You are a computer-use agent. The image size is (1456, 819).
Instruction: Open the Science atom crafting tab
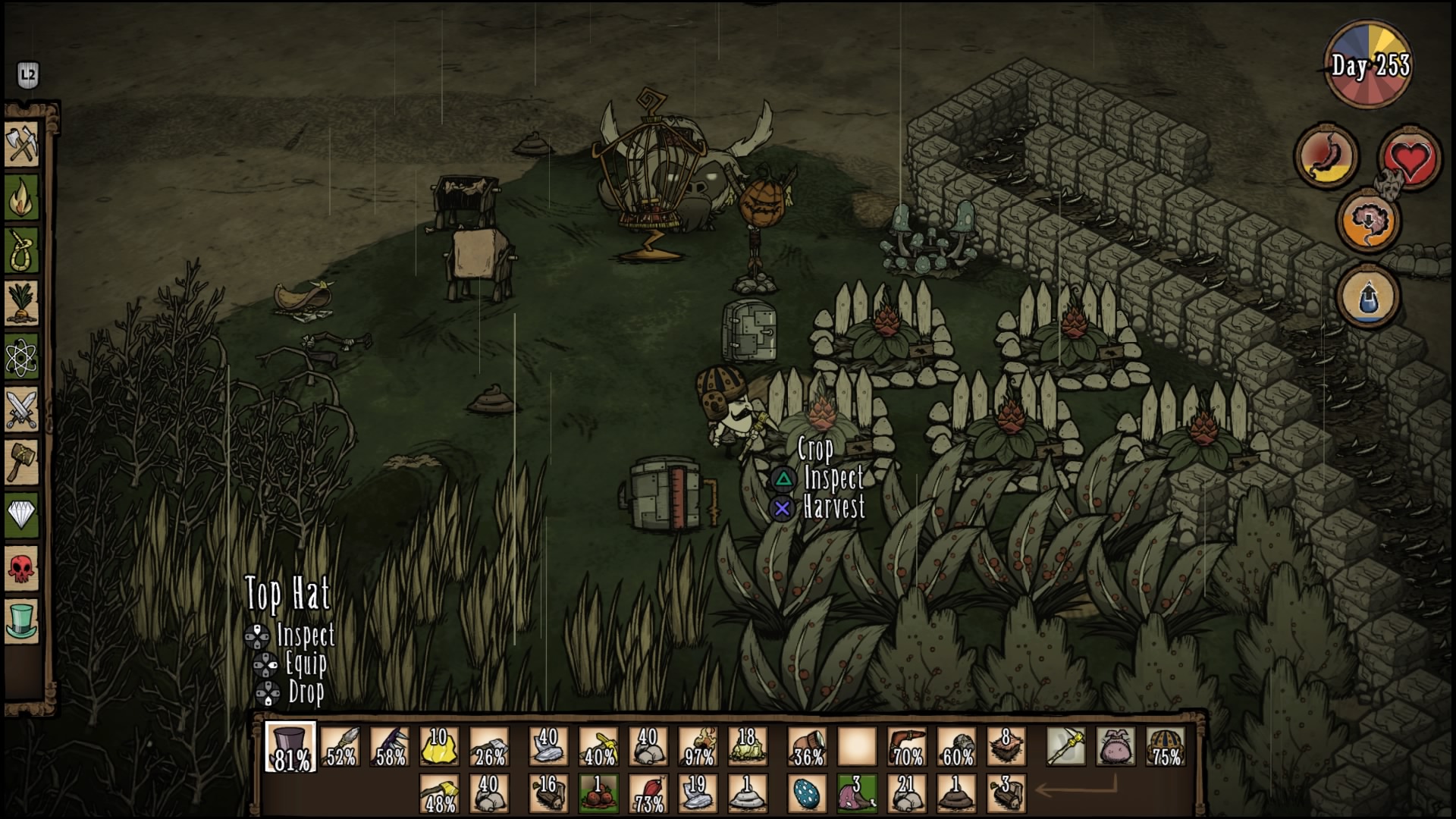[22, 356]
